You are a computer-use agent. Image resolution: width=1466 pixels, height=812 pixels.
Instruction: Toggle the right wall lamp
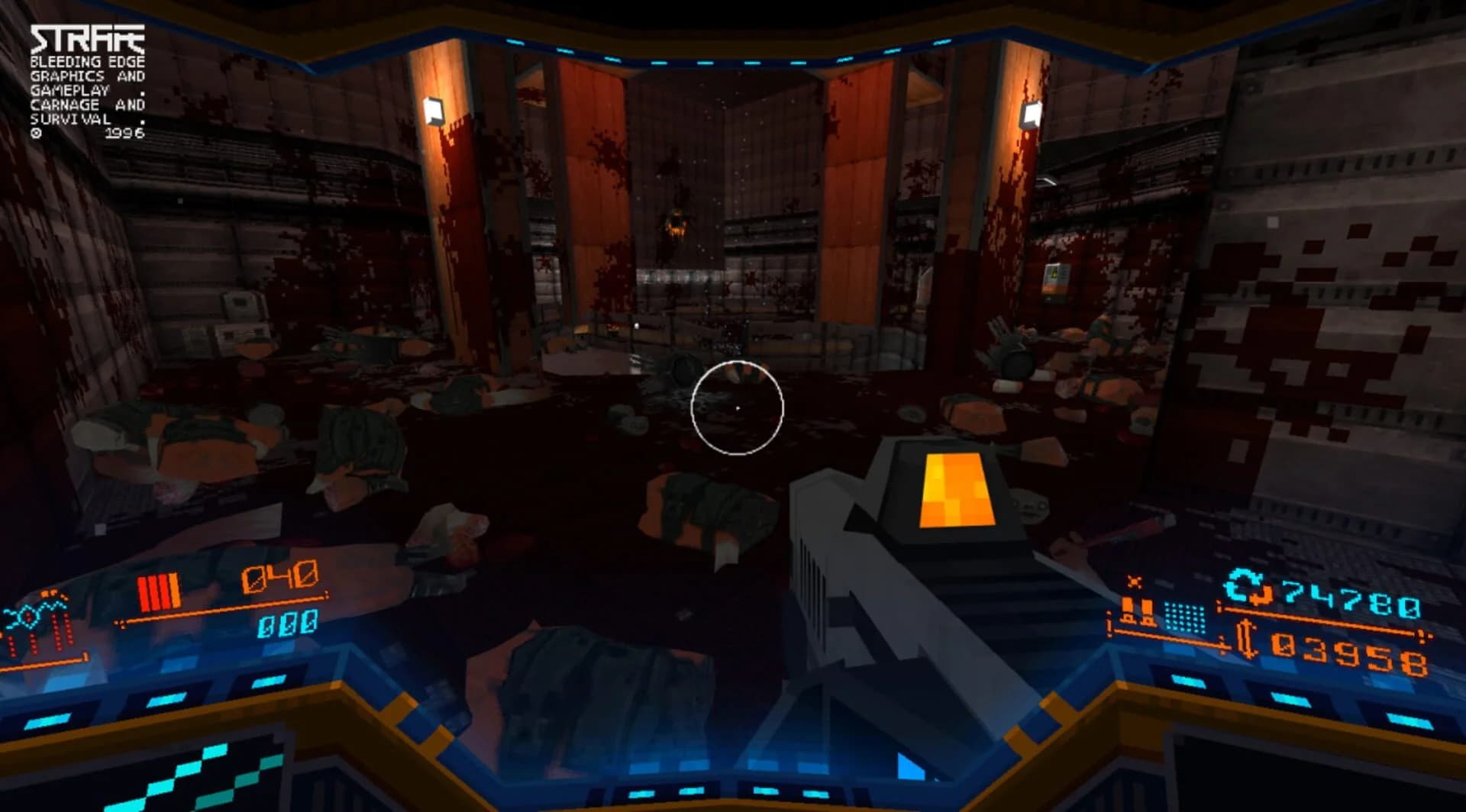tap(1029, 114)
